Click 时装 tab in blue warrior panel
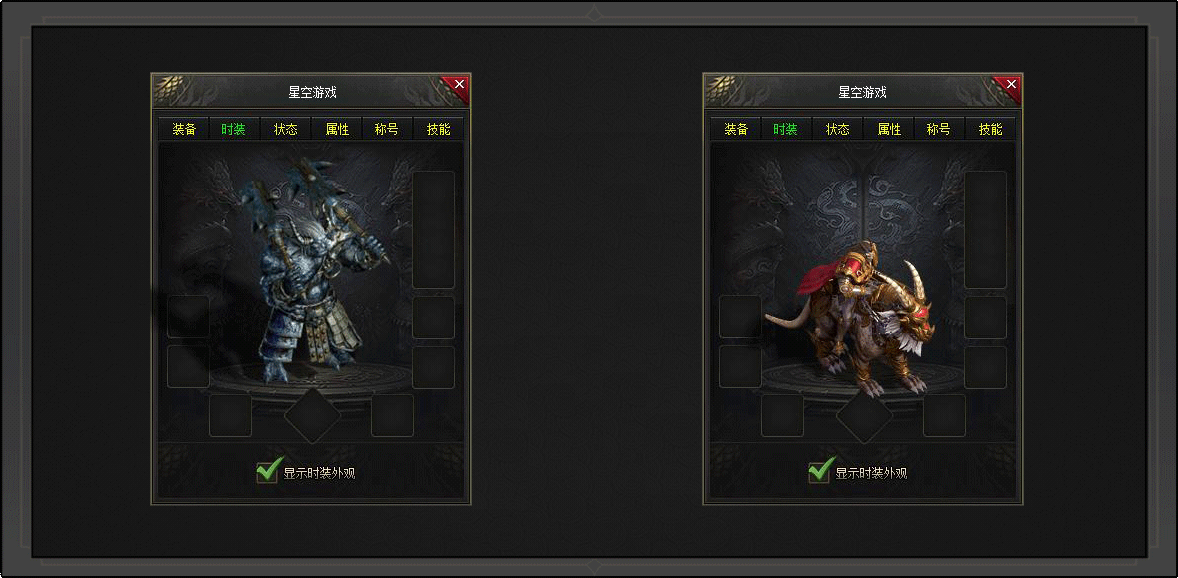 click(x=234, y=129)
